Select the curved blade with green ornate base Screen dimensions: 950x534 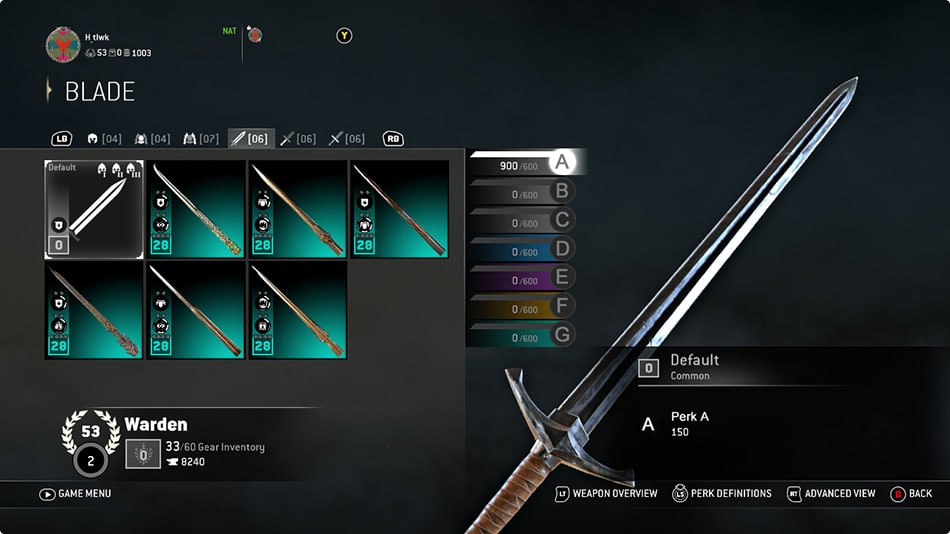(x=196, y=209)
